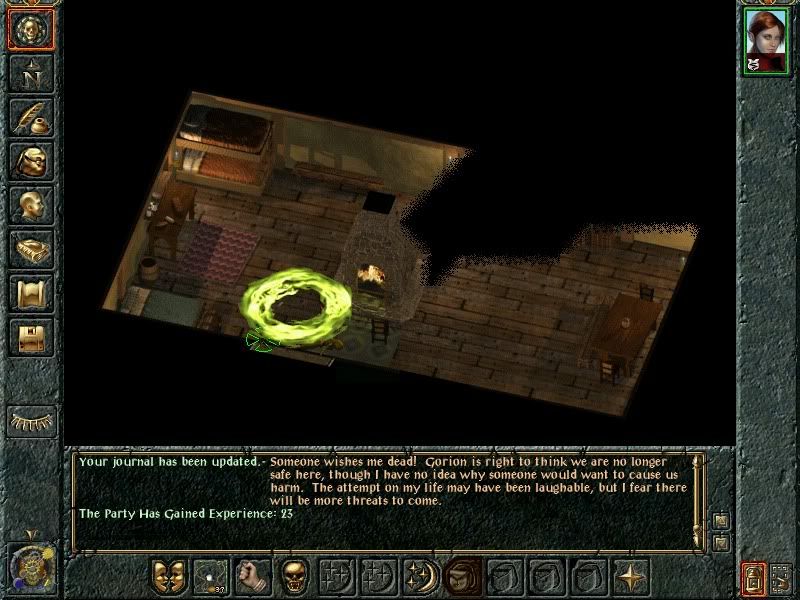Toggle party AI with the lantern button
The image size is (800, 600).
pos(754,579)
